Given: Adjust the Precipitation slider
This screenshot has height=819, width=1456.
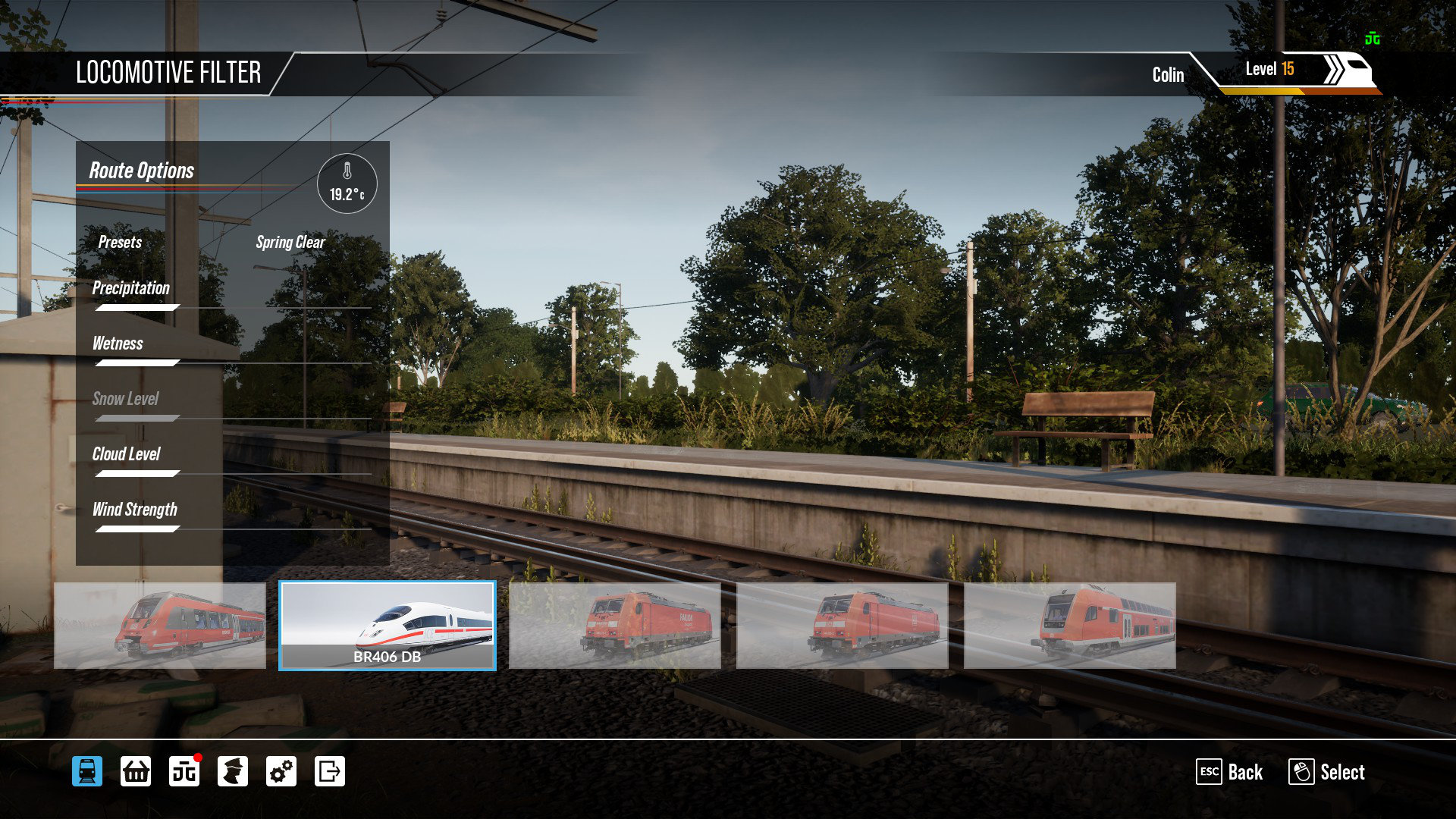Looking at the screenshot, I should click(138, 308).
